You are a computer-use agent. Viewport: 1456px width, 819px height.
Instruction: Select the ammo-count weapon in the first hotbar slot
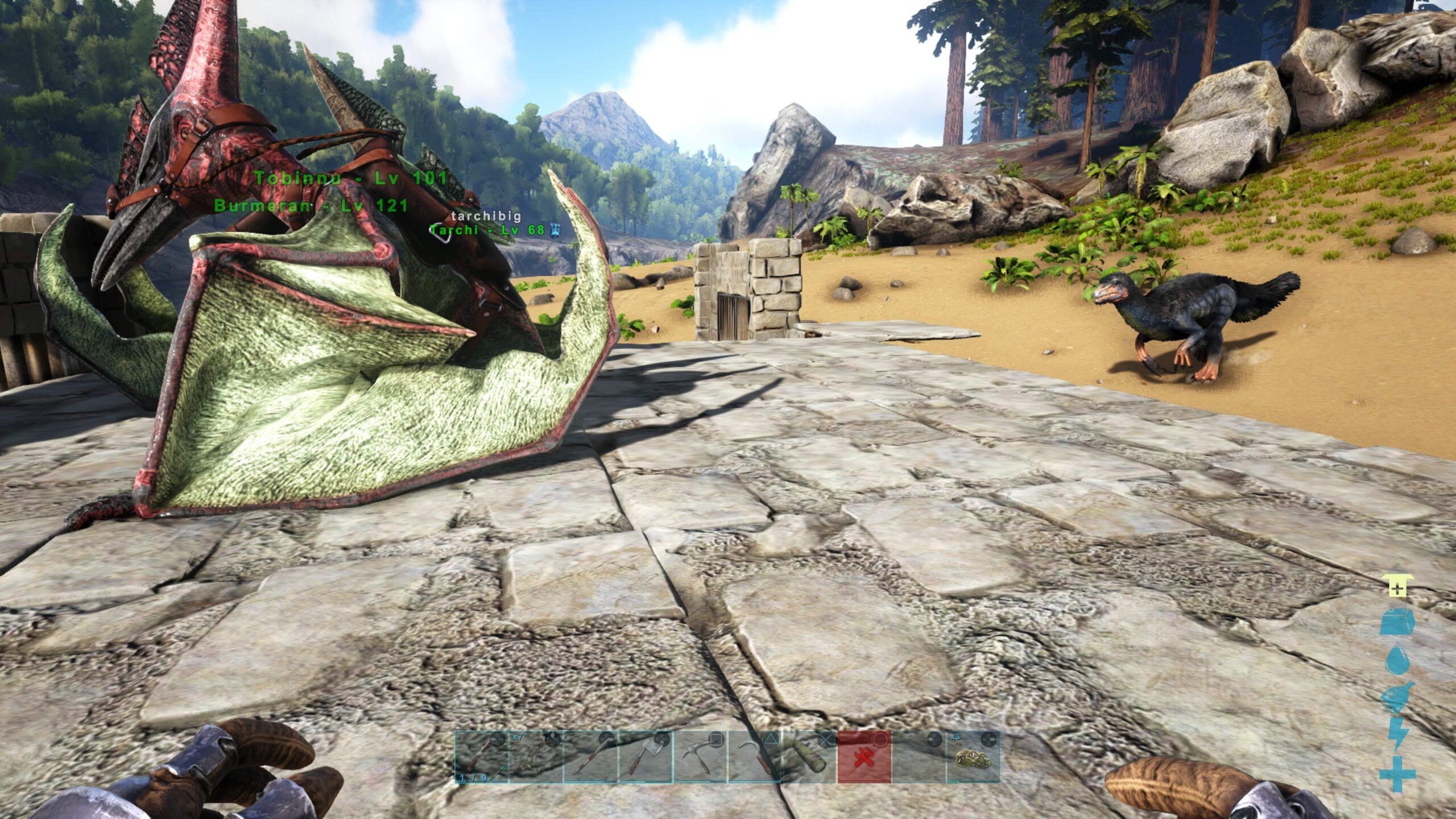[481, 757]
